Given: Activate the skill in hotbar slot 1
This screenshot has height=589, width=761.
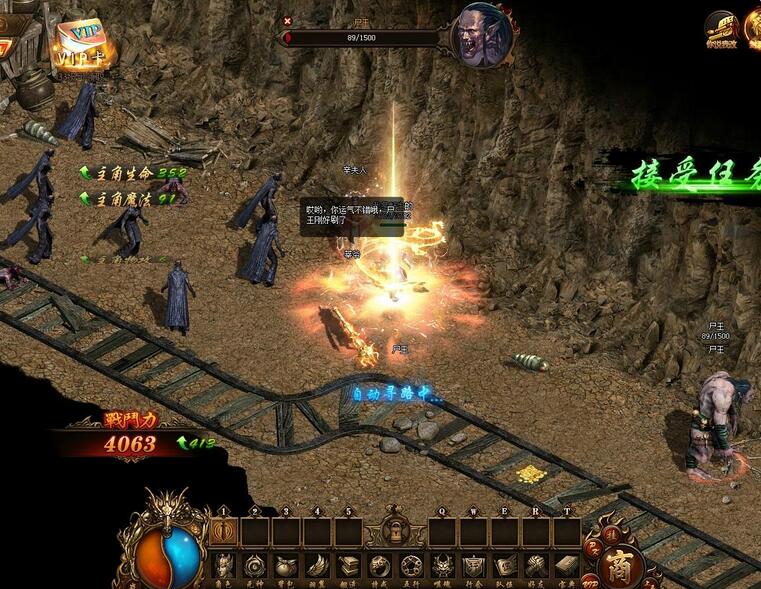Looking at the screenshot, I should 223,532.
